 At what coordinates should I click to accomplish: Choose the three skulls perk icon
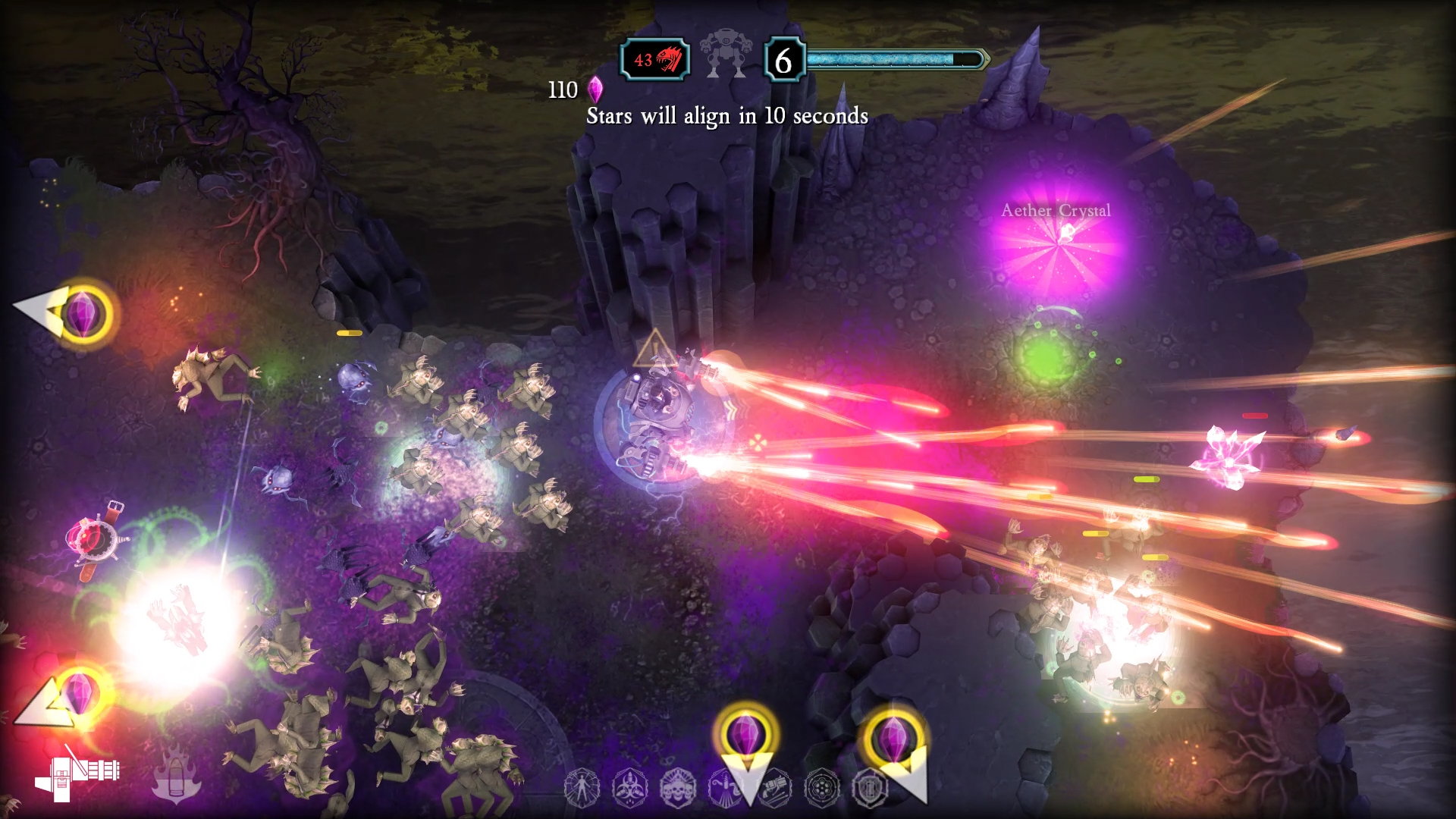click(677, 789)
